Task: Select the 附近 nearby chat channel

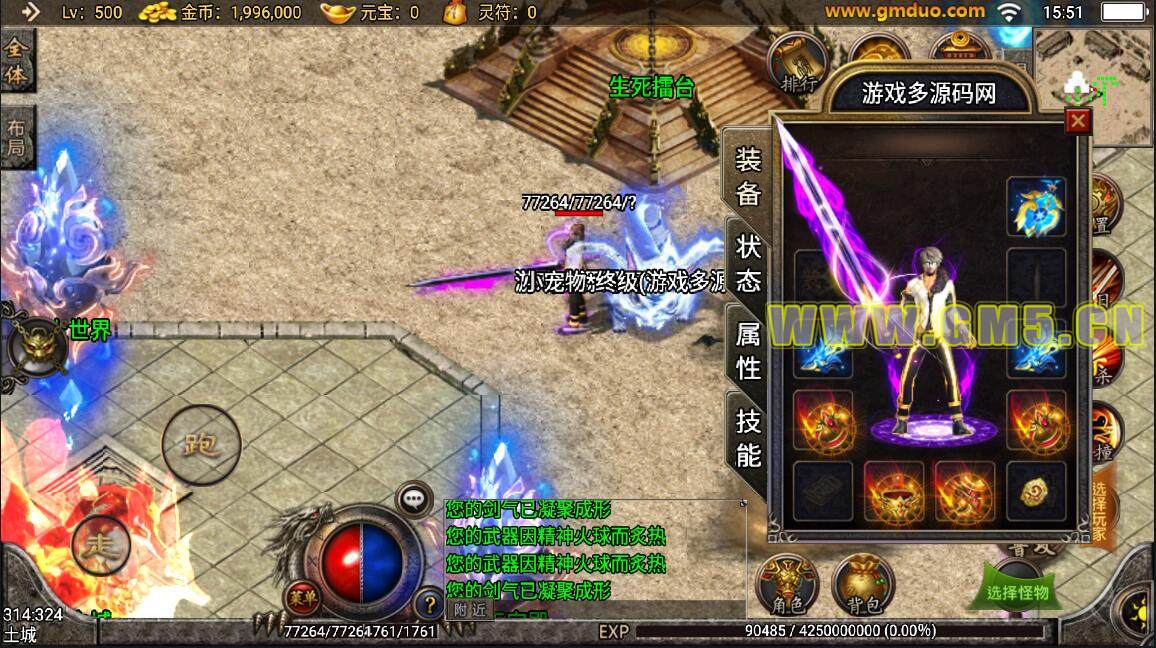Action: pyautogui.click(x=469, y=608)
